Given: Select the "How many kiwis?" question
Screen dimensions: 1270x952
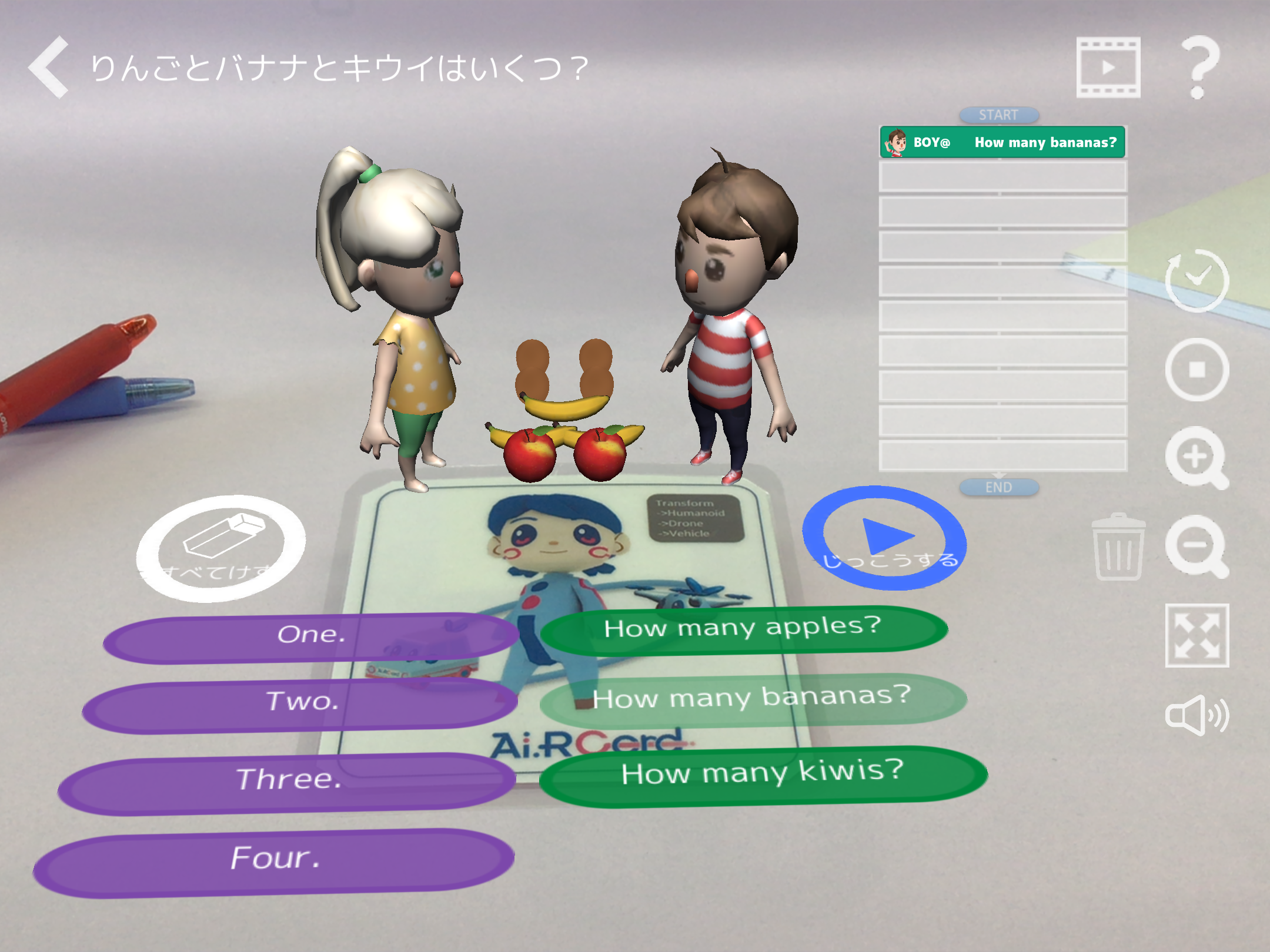Looking at the screenshot, I should pyautogui.click(x=763, y=774).
